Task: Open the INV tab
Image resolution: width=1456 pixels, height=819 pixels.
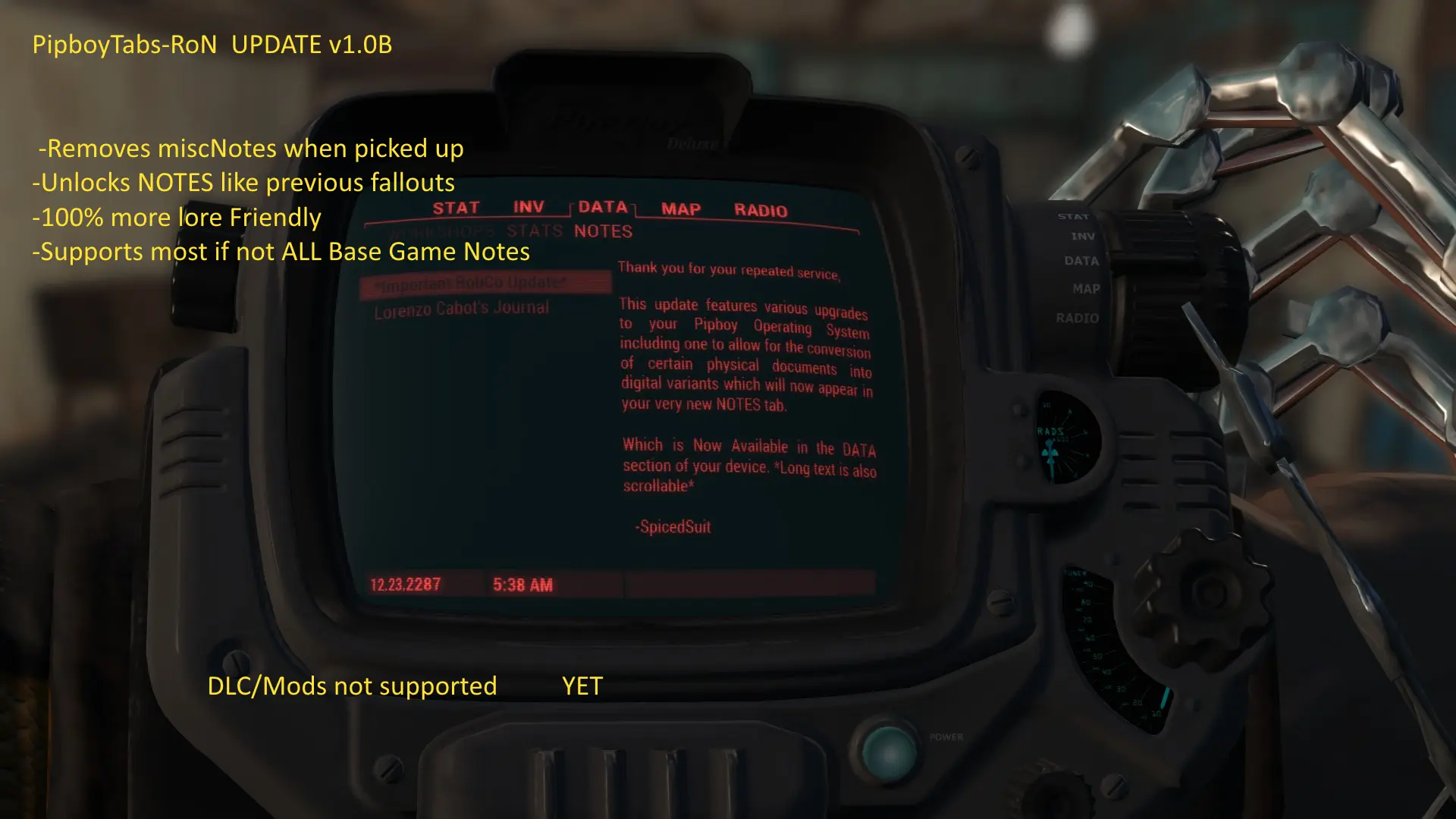Action: pos(529,207)
